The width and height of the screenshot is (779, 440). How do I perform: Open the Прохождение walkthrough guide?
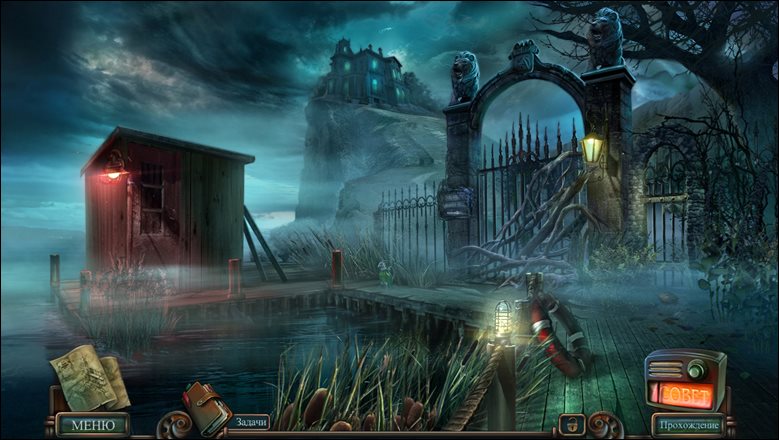point(688,426)
